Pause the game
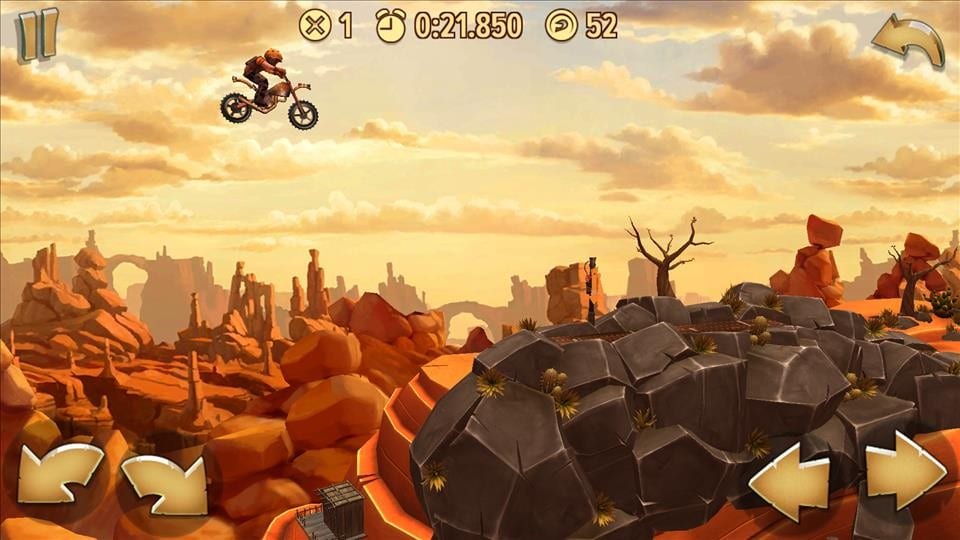The image size is (960, 540). pos(37,34)
